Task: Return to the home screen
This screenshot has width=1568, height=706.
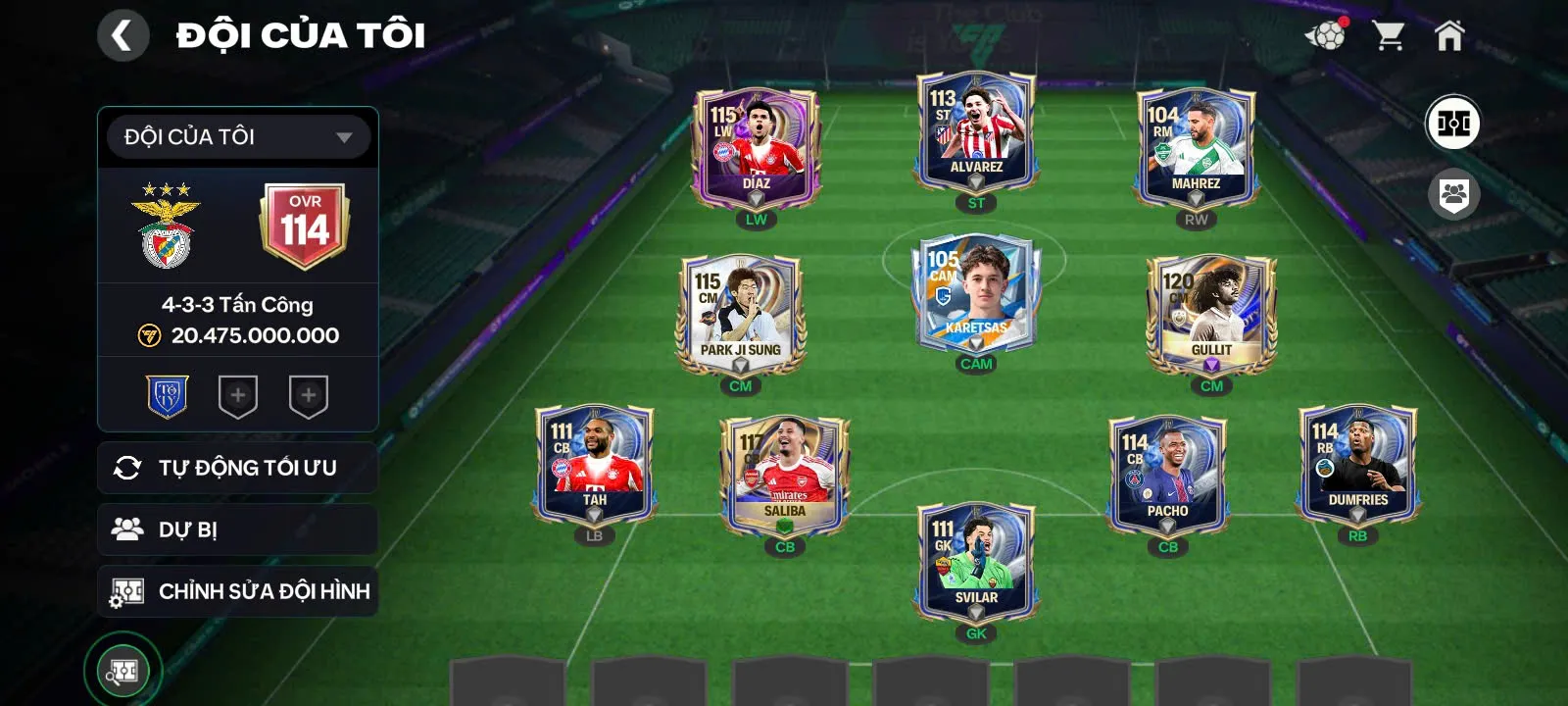Action: 1449,36
